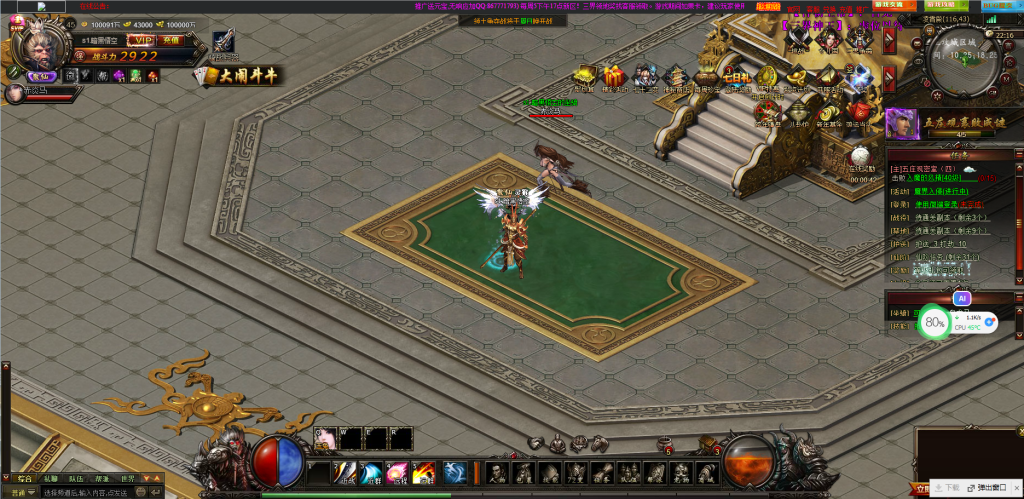
Task: Open the VIP panel button
Action: [142, 40]
